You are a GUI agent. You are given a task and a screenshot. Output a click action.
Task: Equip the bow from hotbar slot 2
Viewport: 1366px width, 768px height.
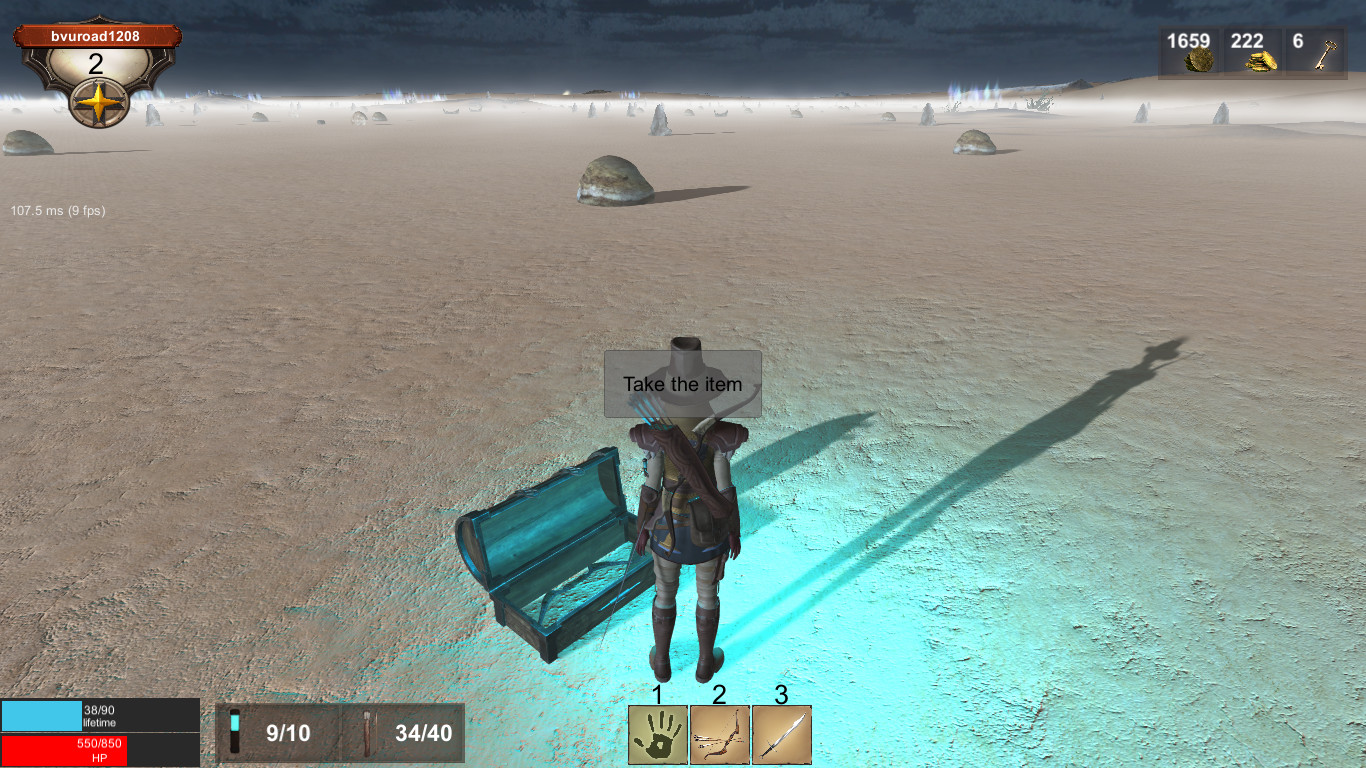point(719,736)
